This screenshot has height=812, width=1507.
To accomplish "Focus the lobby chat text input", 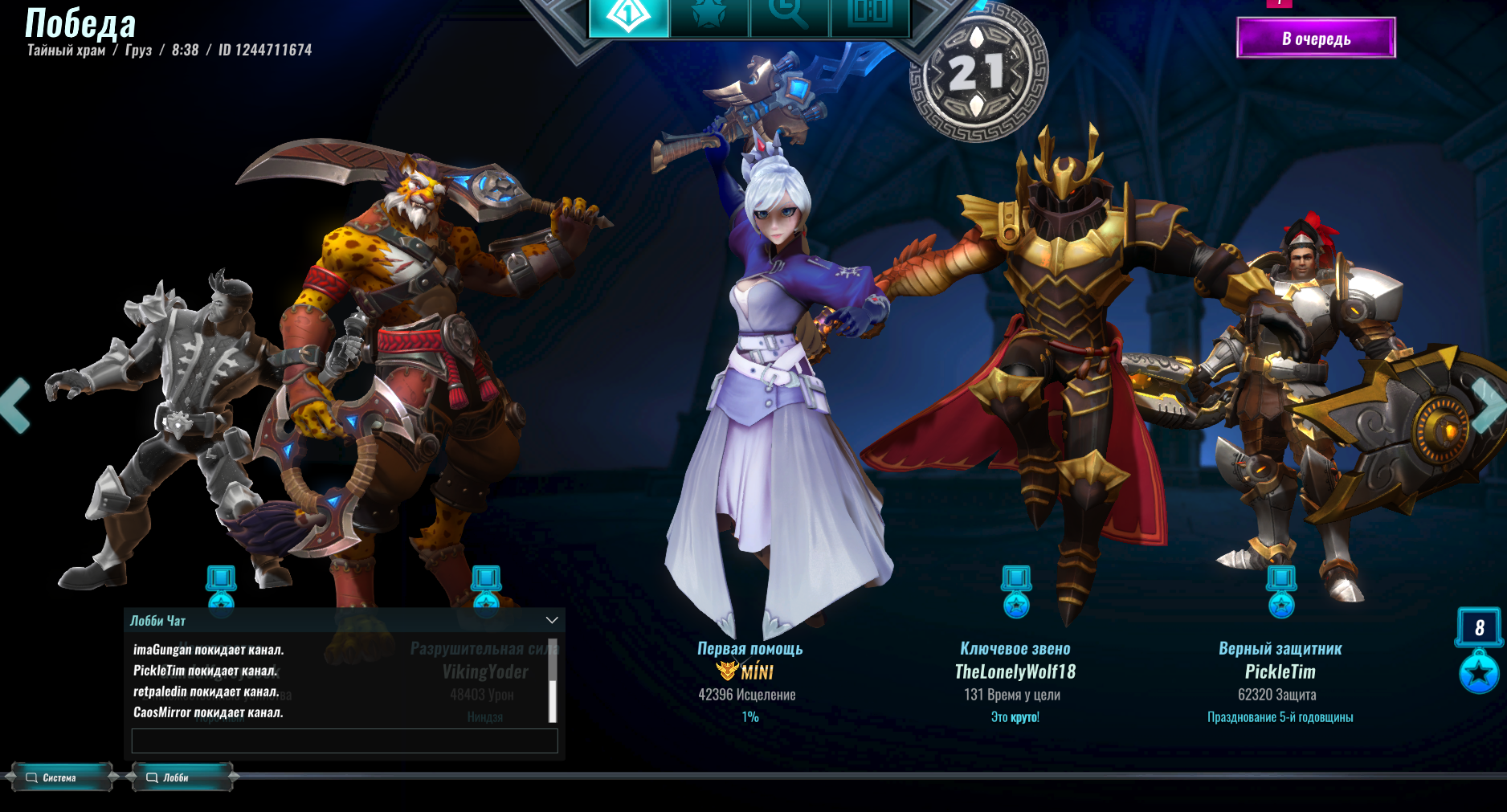I will click(x=344, y=741).
